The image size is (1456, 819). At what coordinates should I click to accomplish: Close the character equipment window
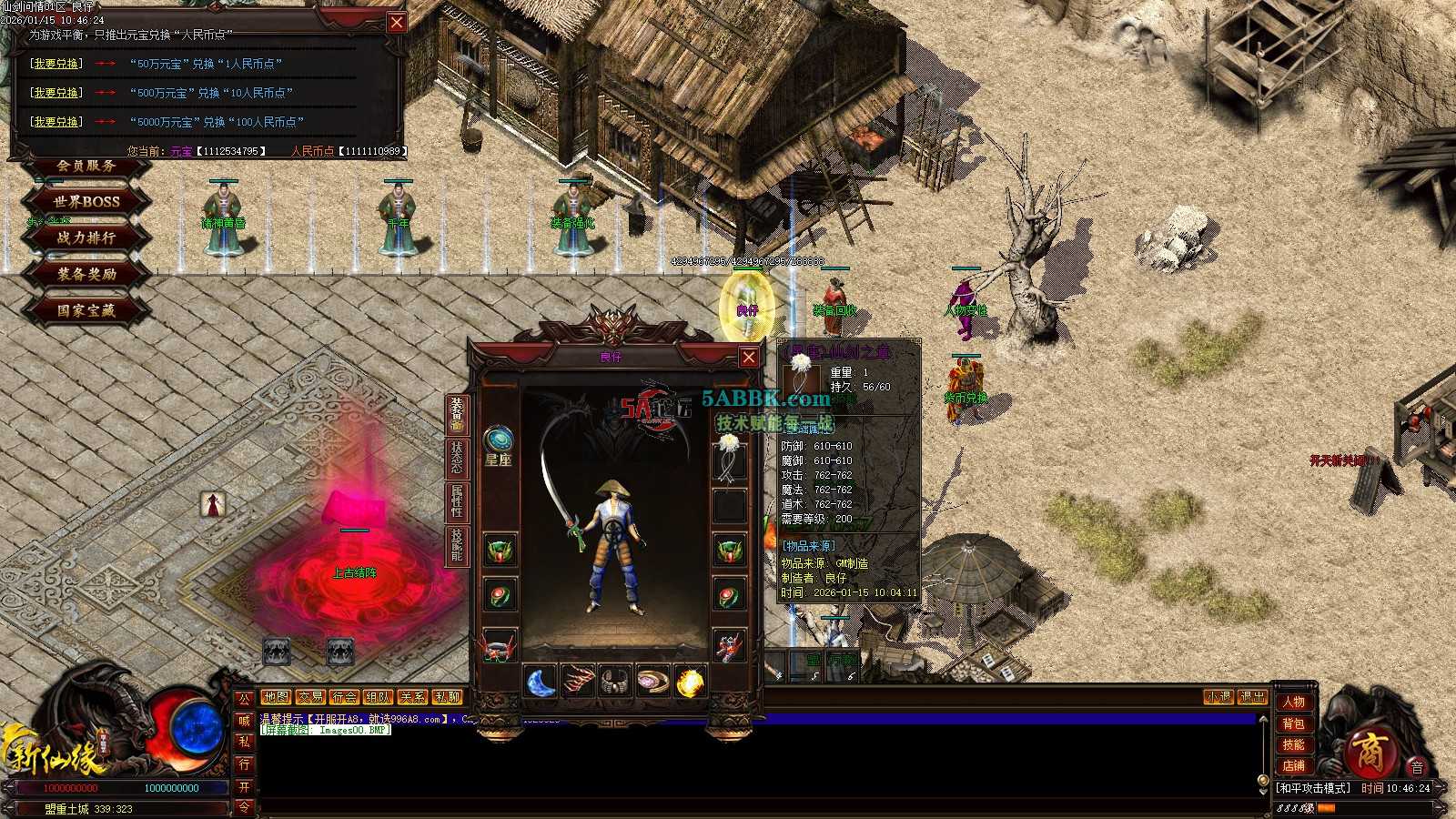click(x=748, y=357)
